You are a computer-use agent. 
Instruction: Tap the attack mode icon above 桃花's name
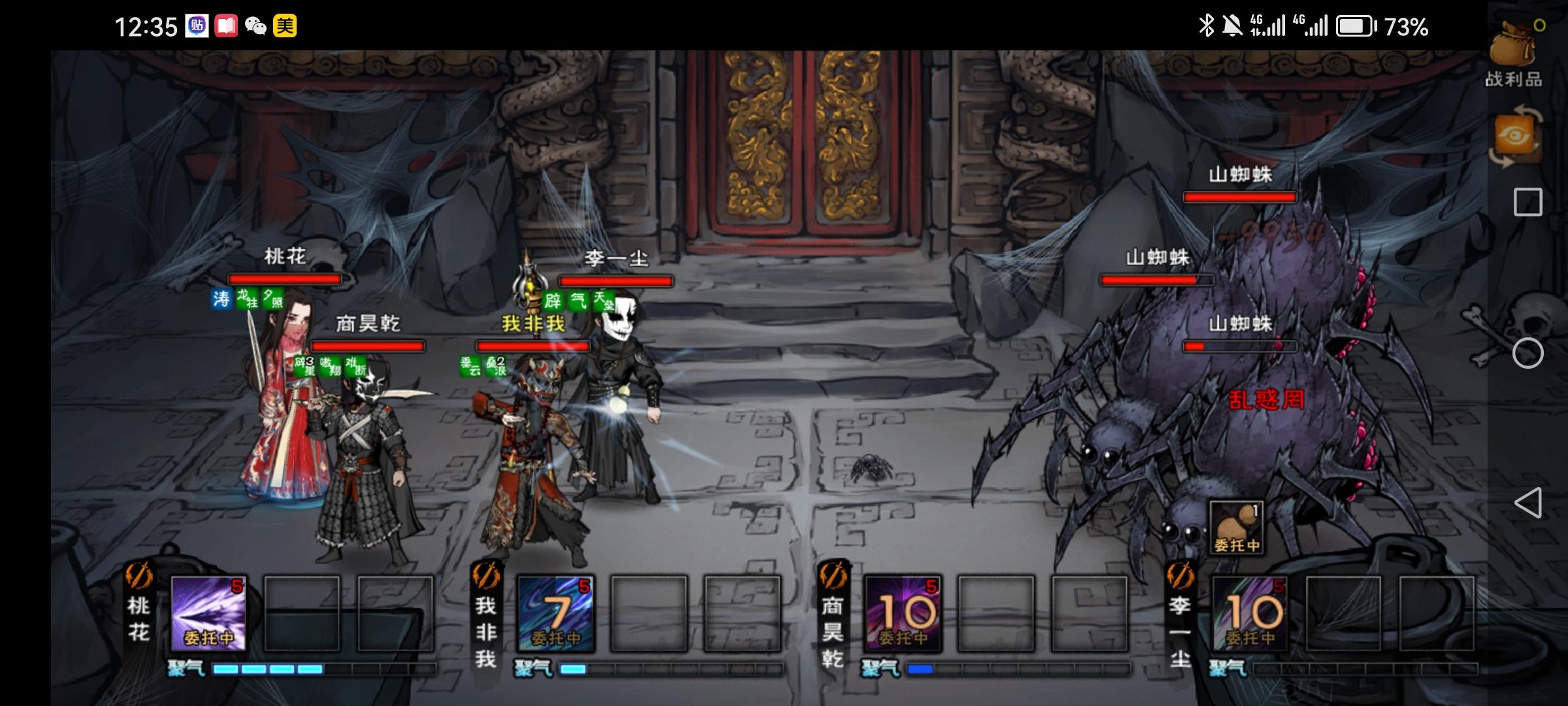[x=139, y=575]
